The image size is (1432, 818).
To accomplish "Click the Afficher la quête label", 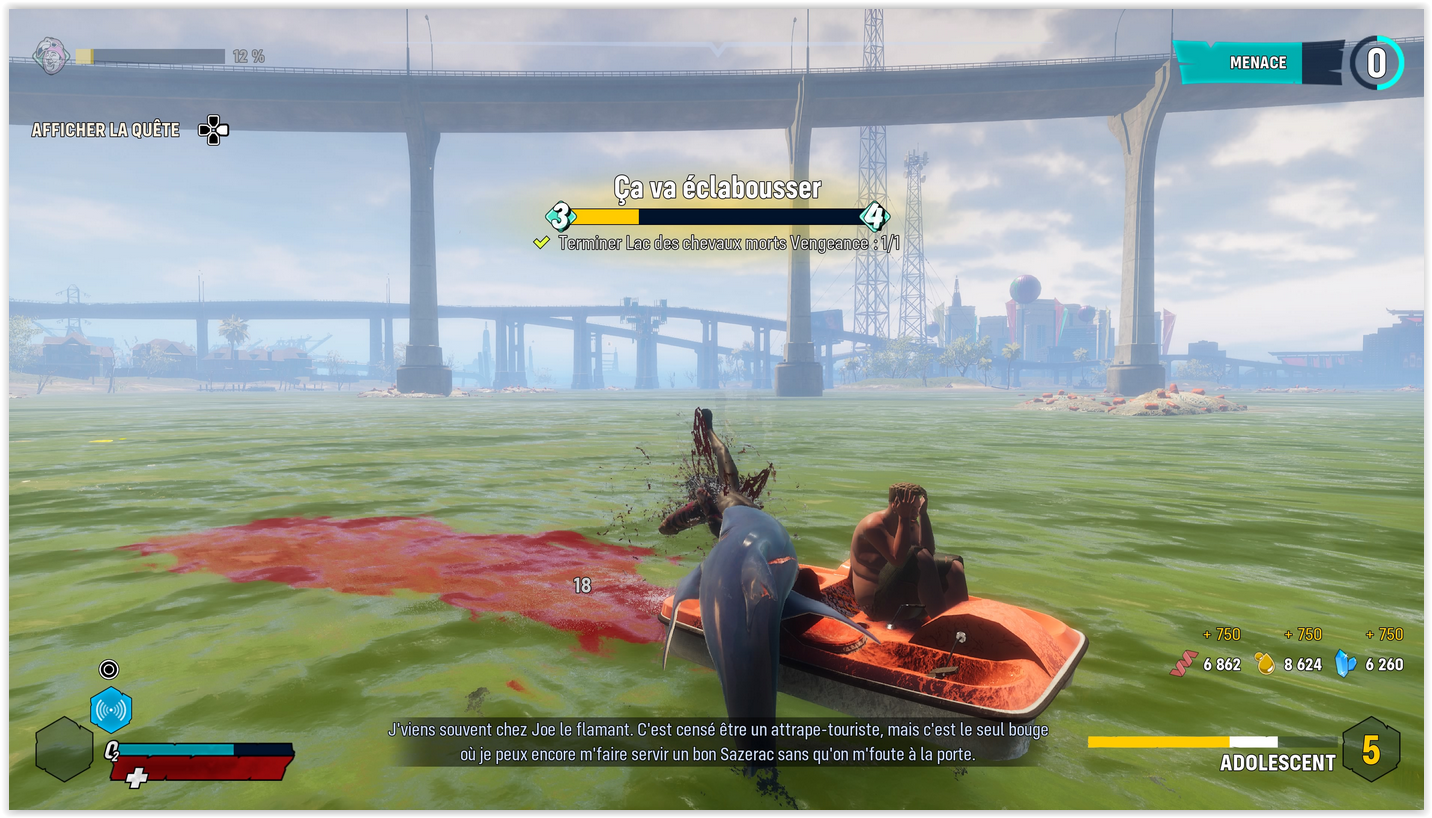I will tap(106, 130).
